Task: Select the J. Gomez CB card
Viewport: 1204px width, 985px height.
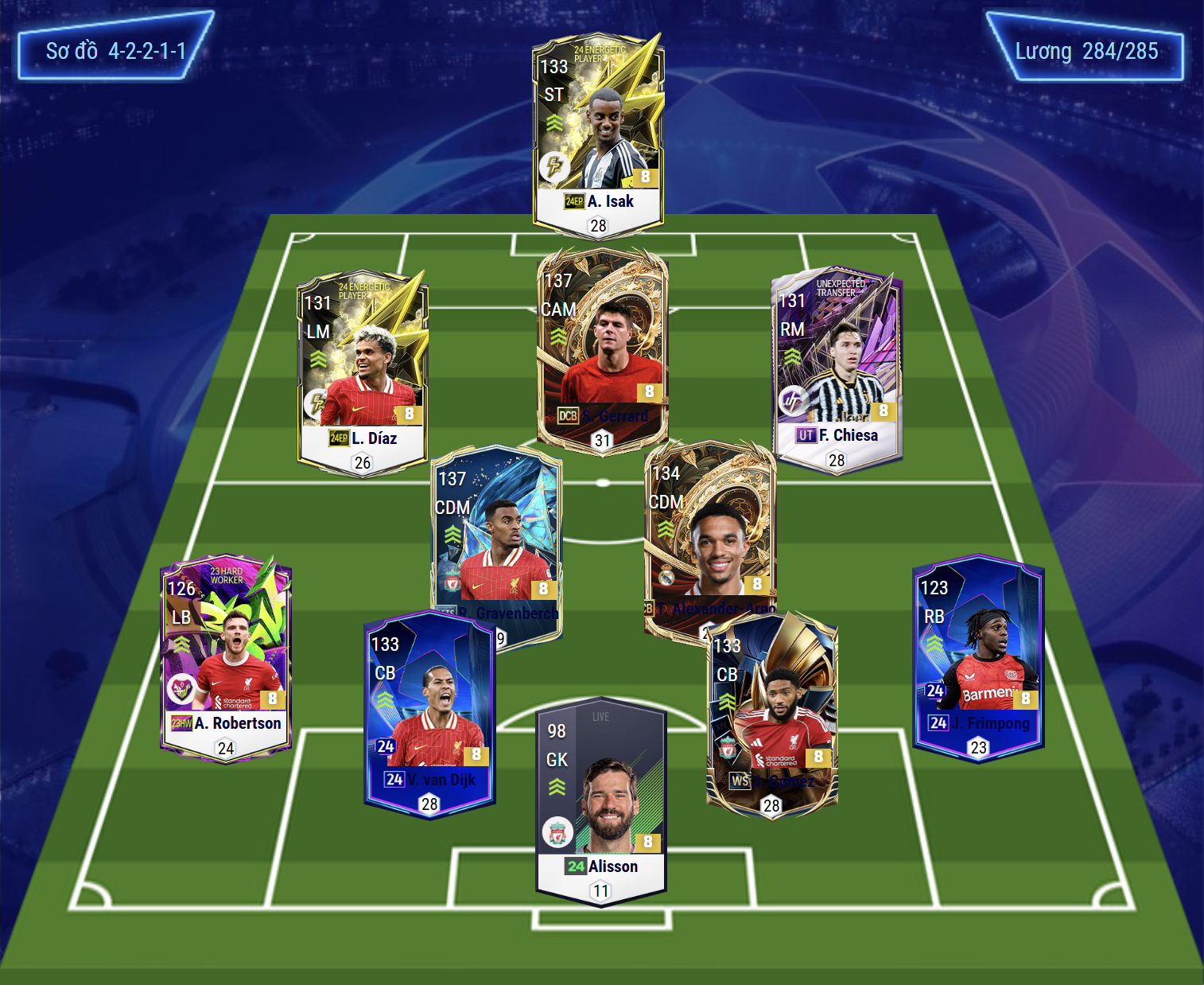Action: (771, 714)
